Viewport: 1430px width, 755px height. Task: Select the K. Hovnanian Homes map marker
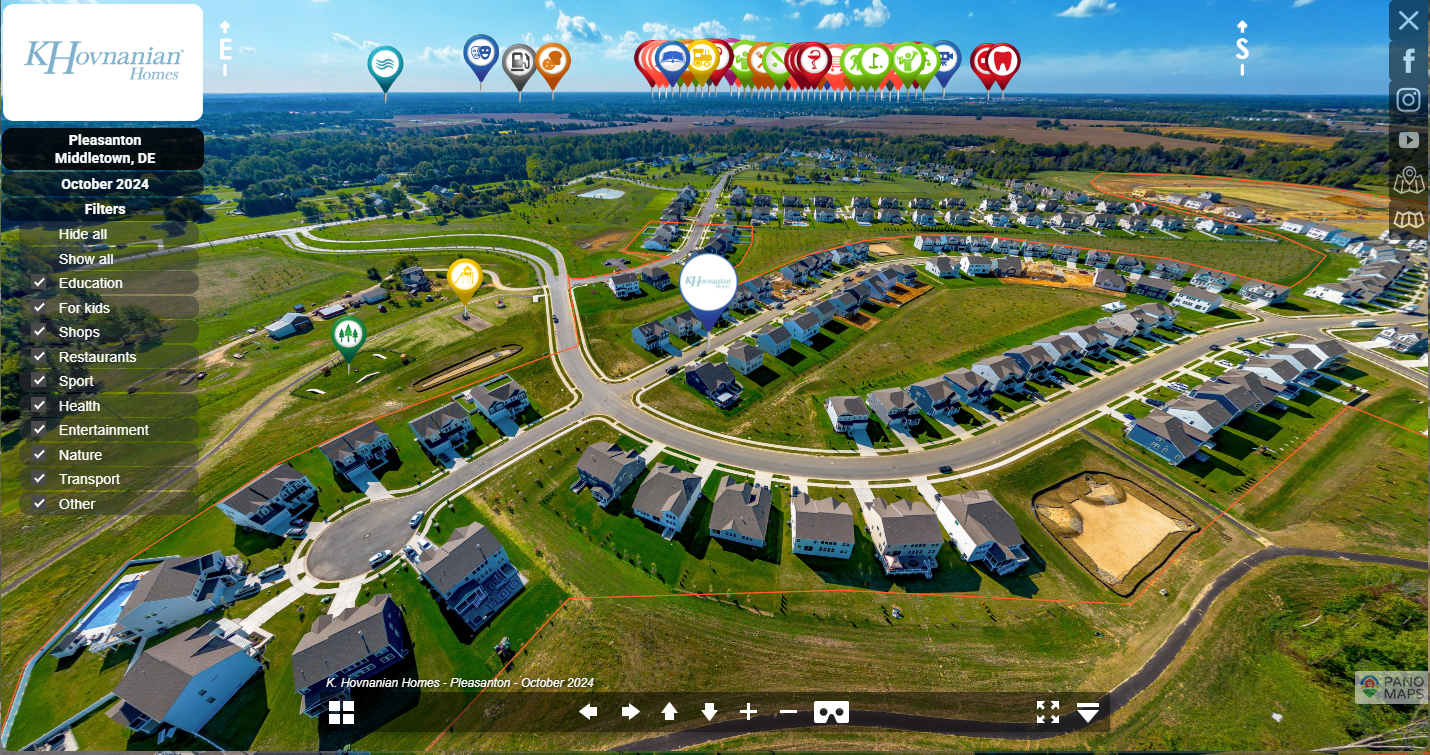(x=708, y=285)
